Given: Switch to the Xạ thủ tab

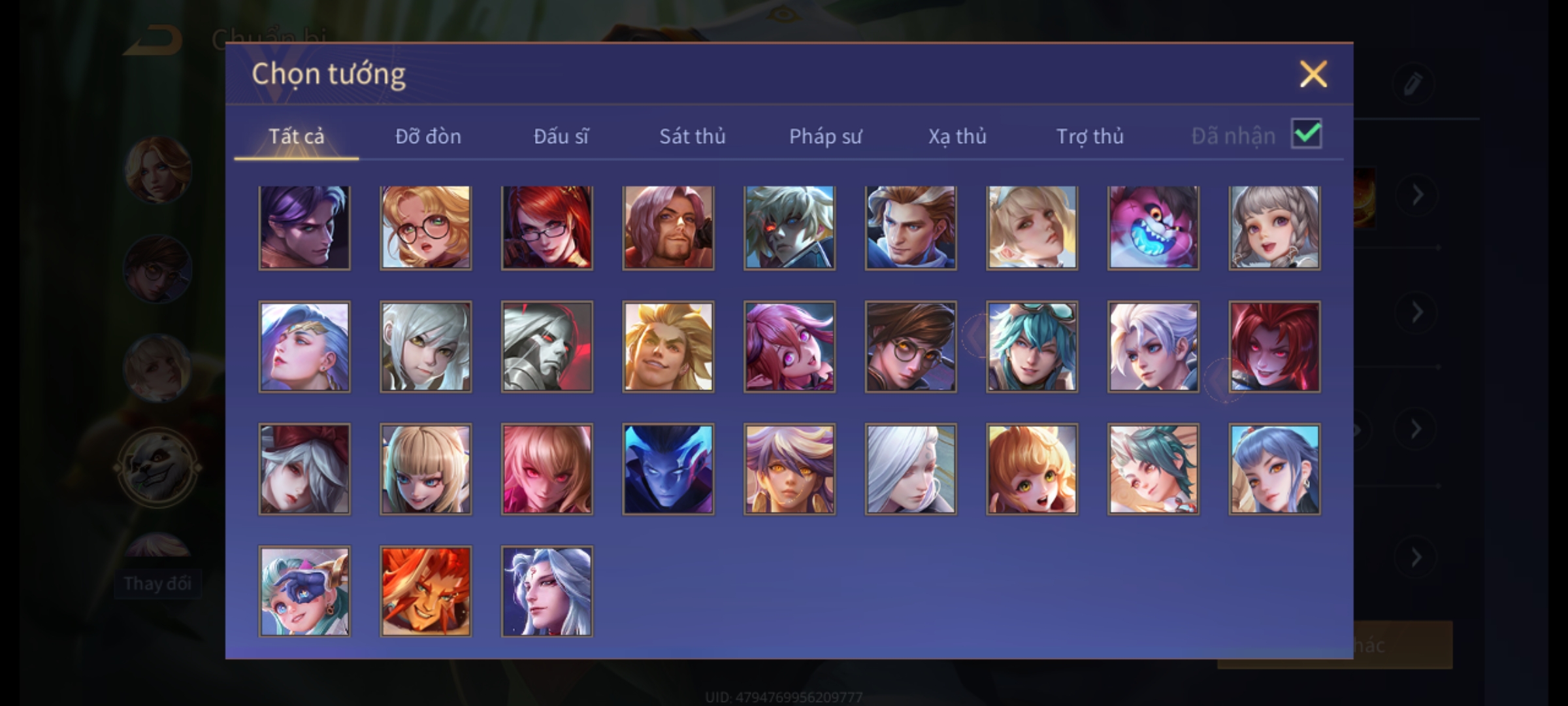Looking at the screenshot, I should (957, 136).
